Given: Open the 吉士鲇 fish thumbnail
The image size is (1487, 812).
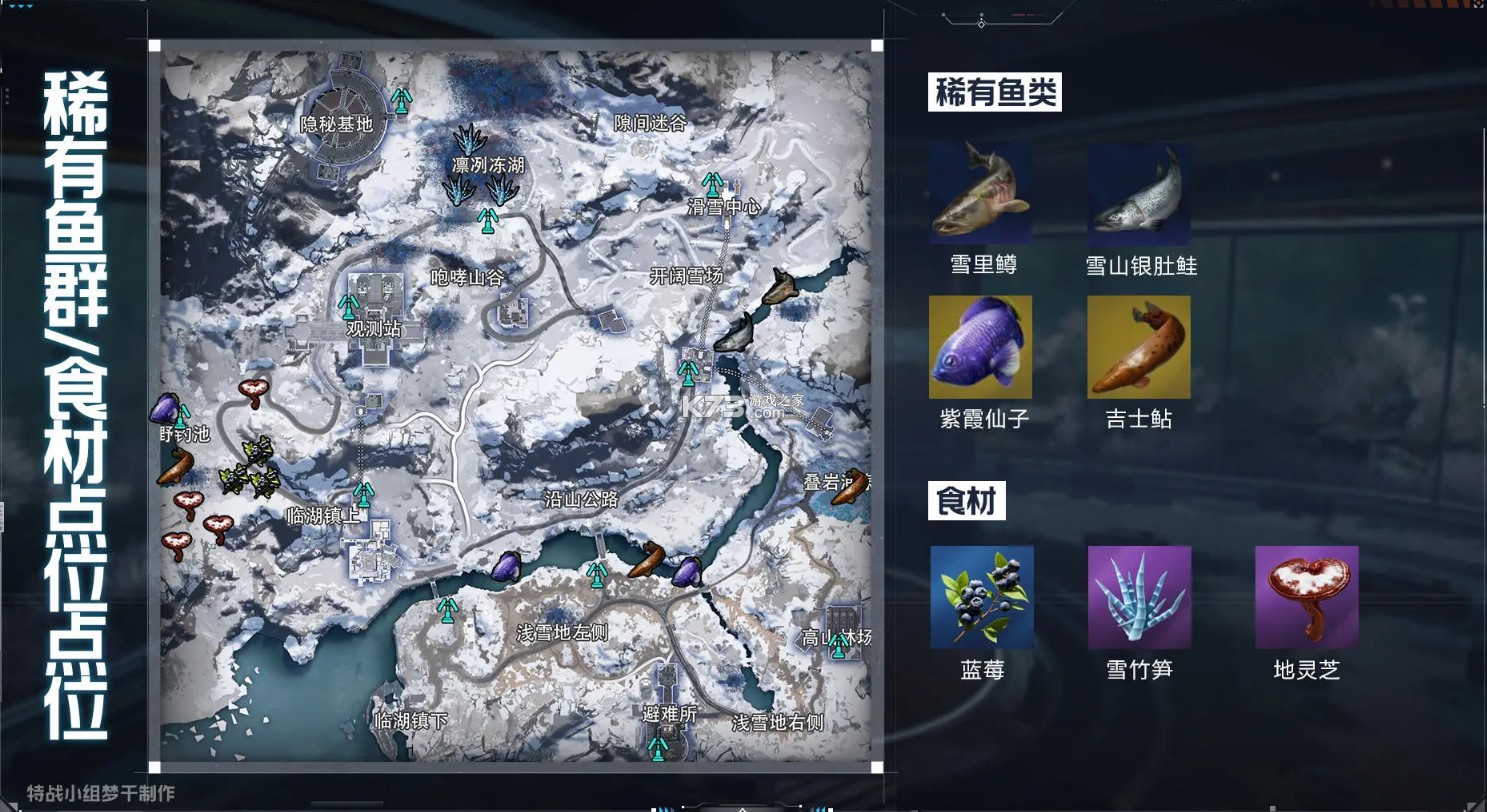Looking at the screenshot, I should click(1139, 345).
